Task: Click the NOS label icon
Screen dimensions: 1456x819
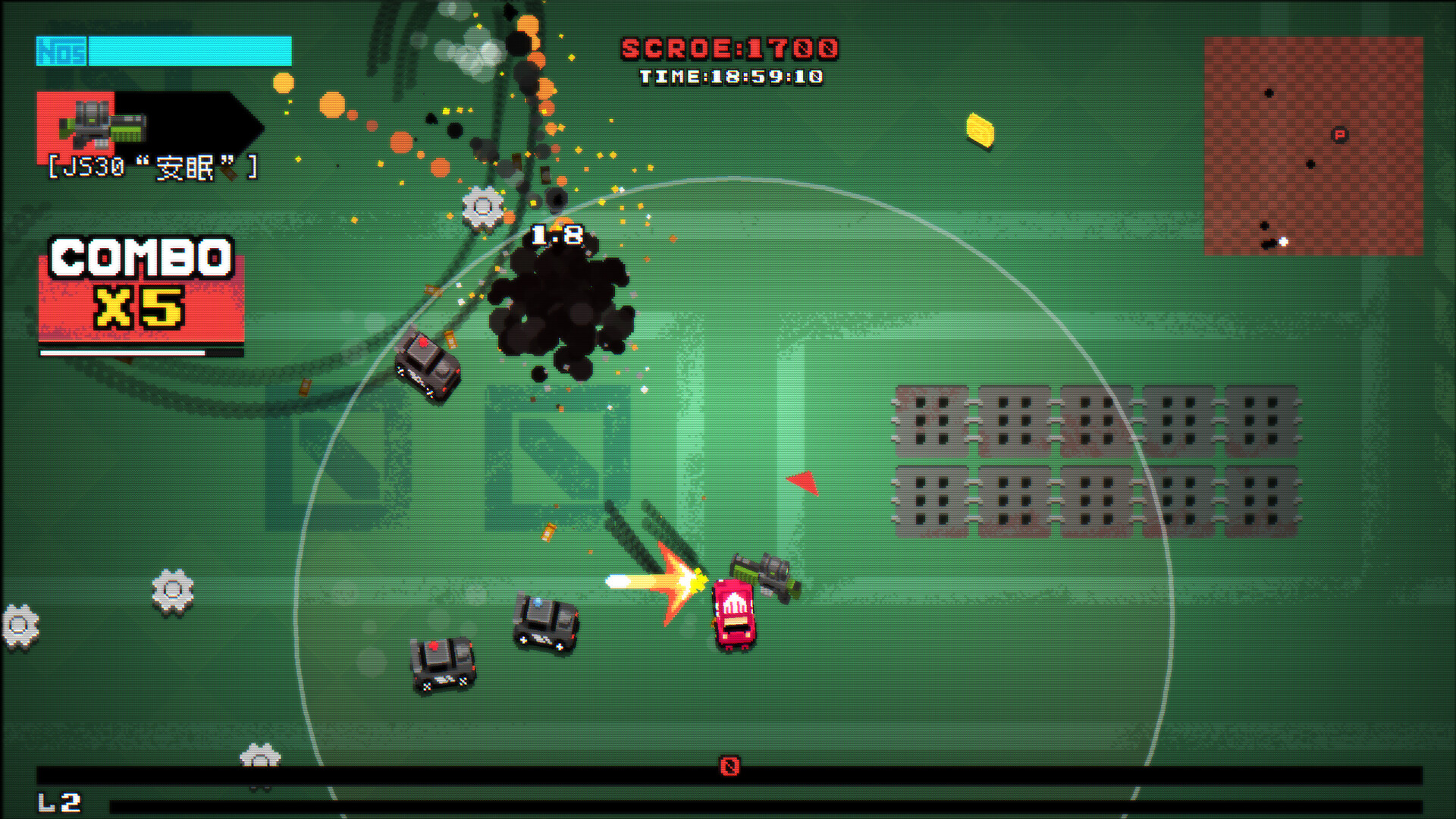Action: [x=59, y=52]
